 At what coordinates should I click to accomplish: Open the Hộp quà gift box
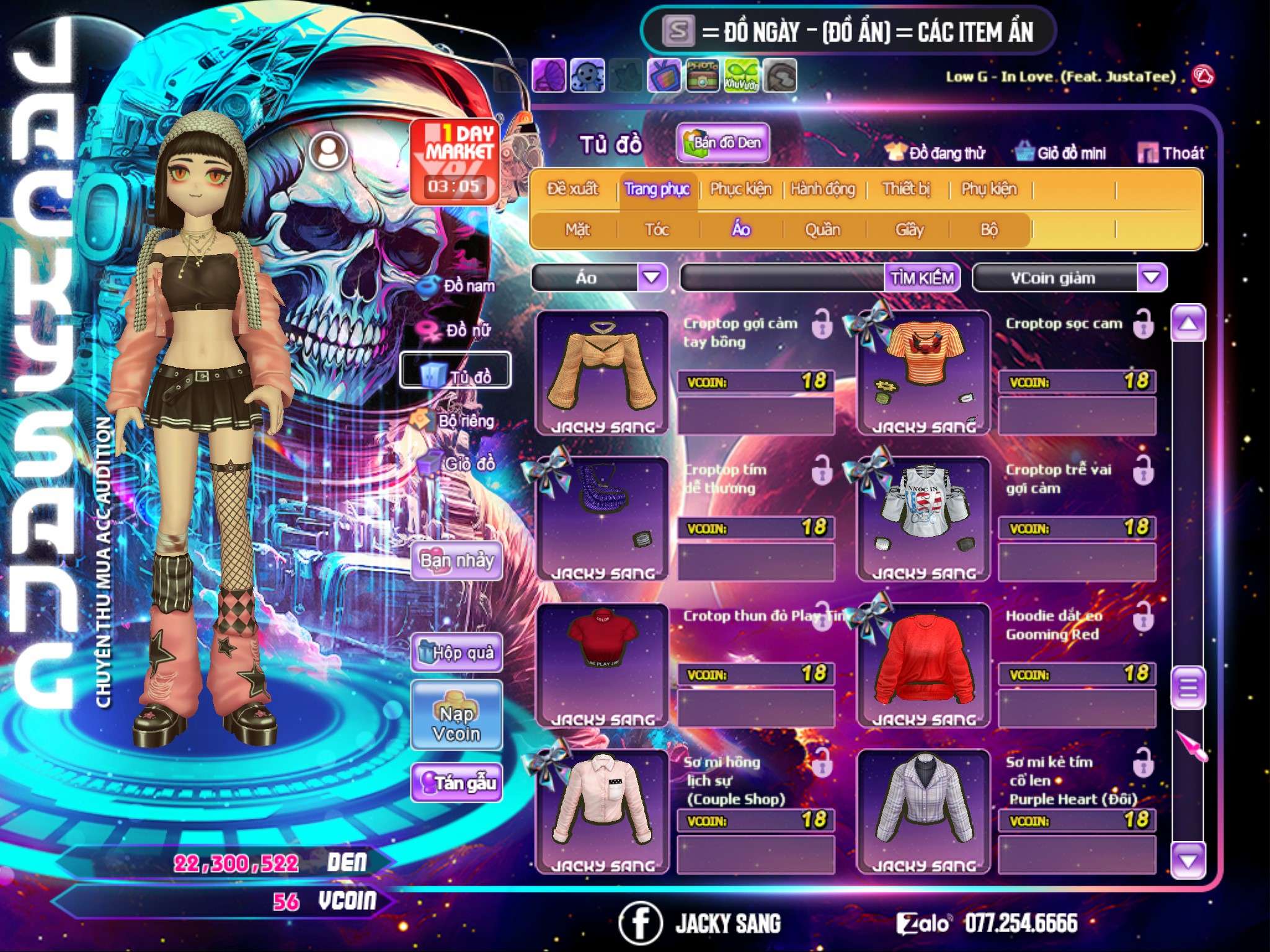click(x=457, y=653)
